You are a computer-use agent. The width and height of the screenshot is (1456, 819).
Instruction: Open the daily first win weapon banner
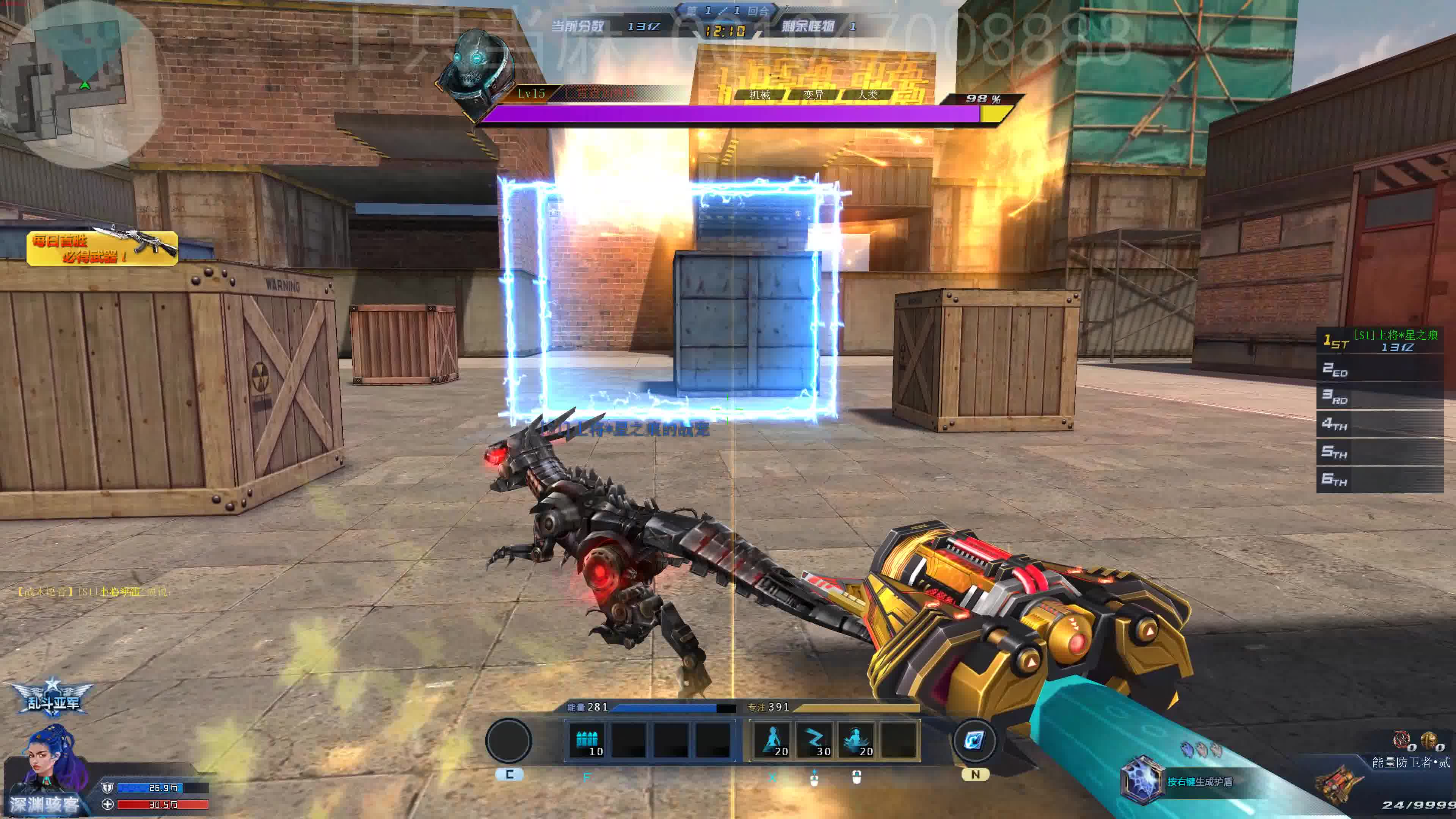(x=102, y=247)
